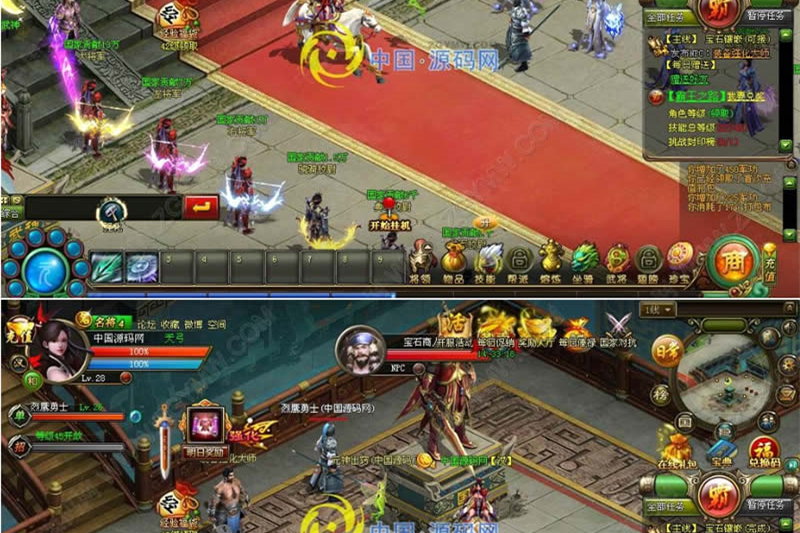Open the 明日奖励 tomorrow reward icon
800x533 pixels.
tap(207, 426)
